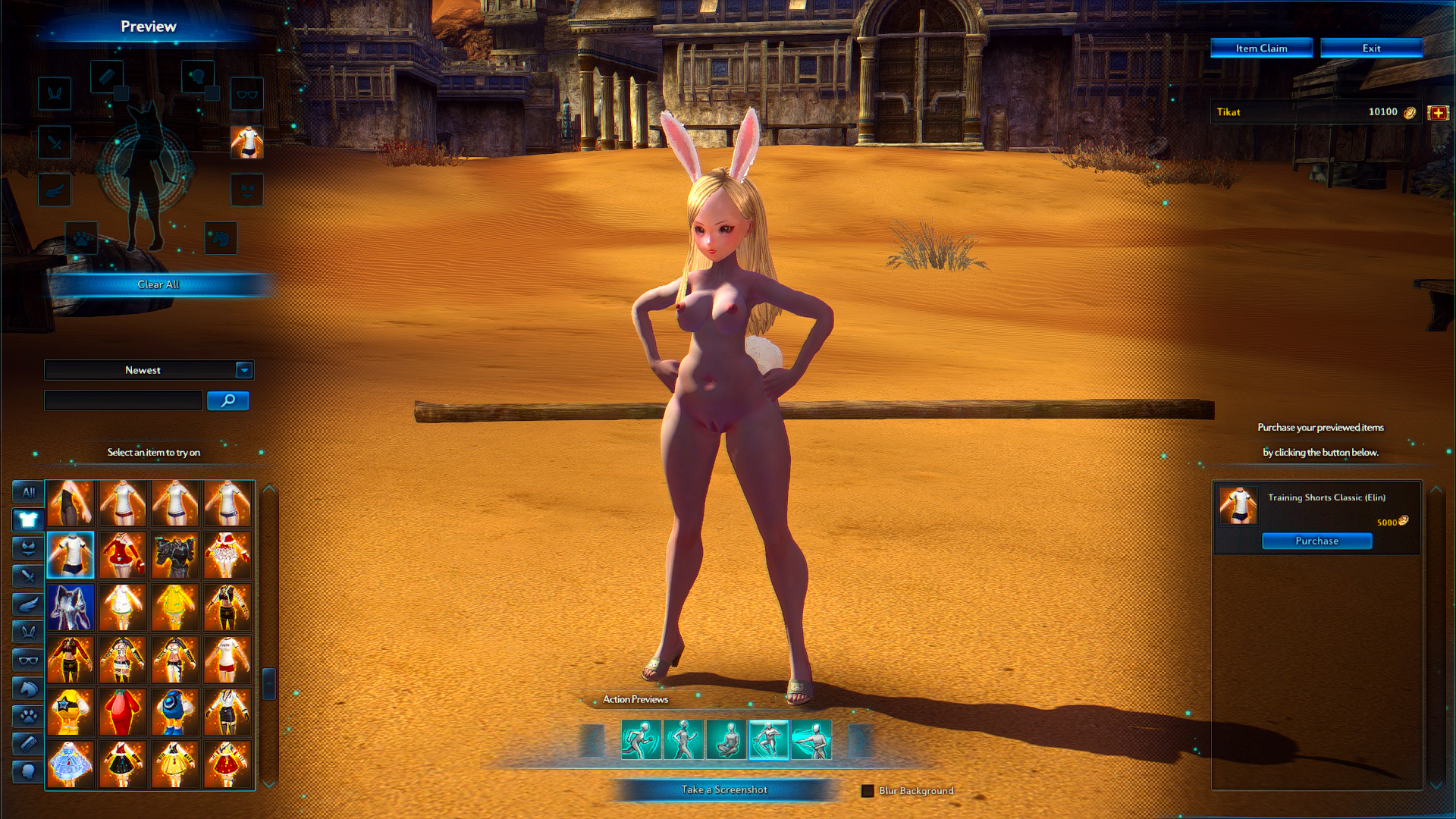Open the hairstyle comb slot
Image resolution: width=1456 pixels, height=819 pixels.
(106, 76)
